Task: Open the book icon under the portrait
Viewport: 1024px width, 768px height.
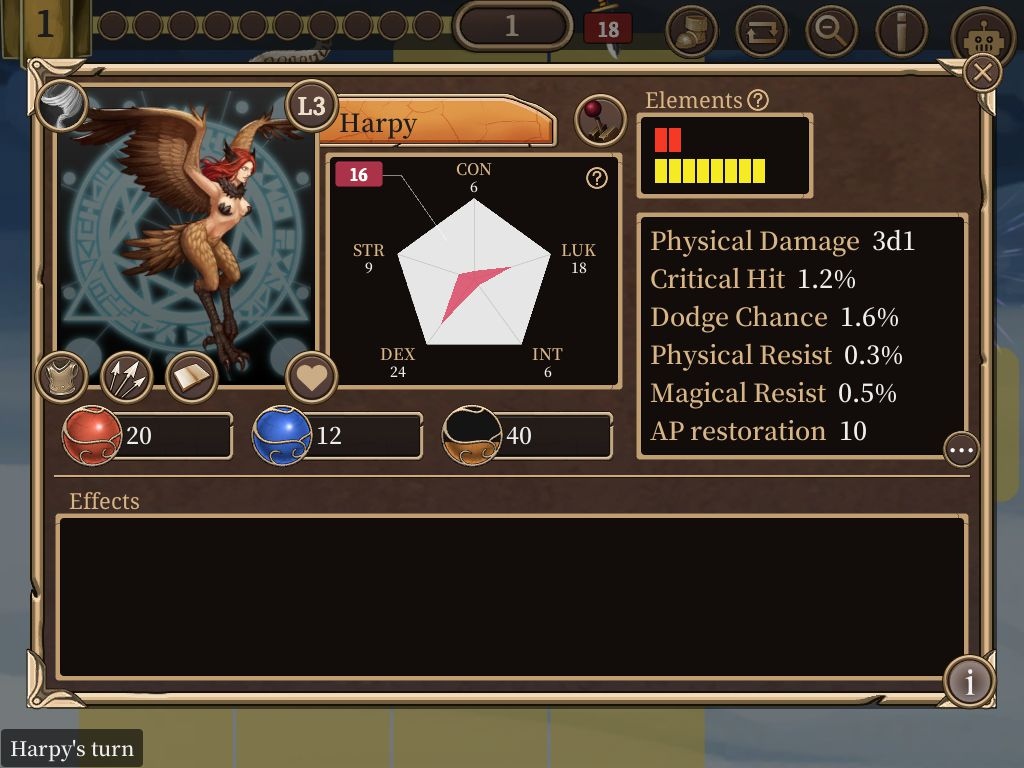Action: pos(191,377)
